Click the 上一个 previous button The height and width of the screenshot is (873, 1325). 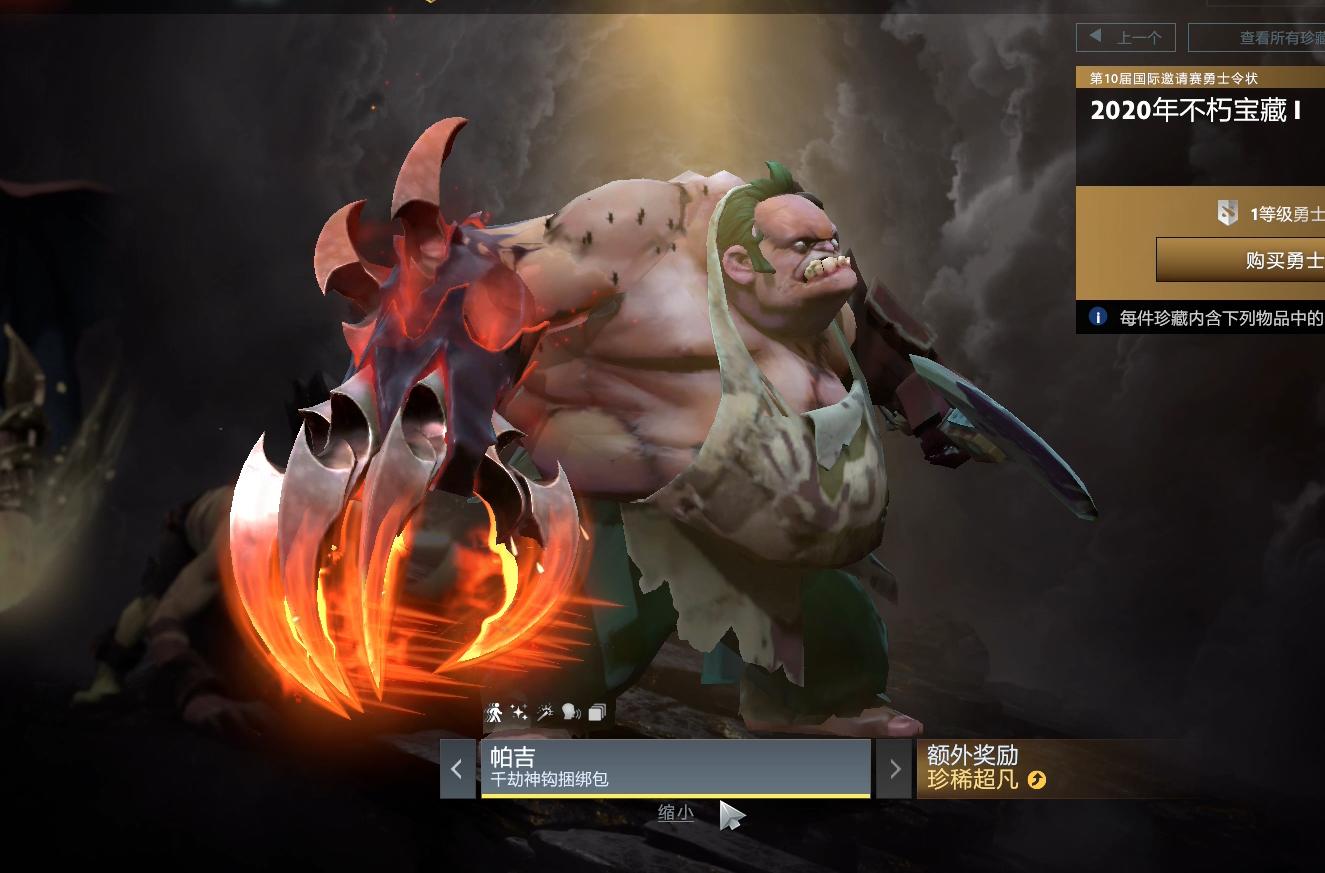1125,36
